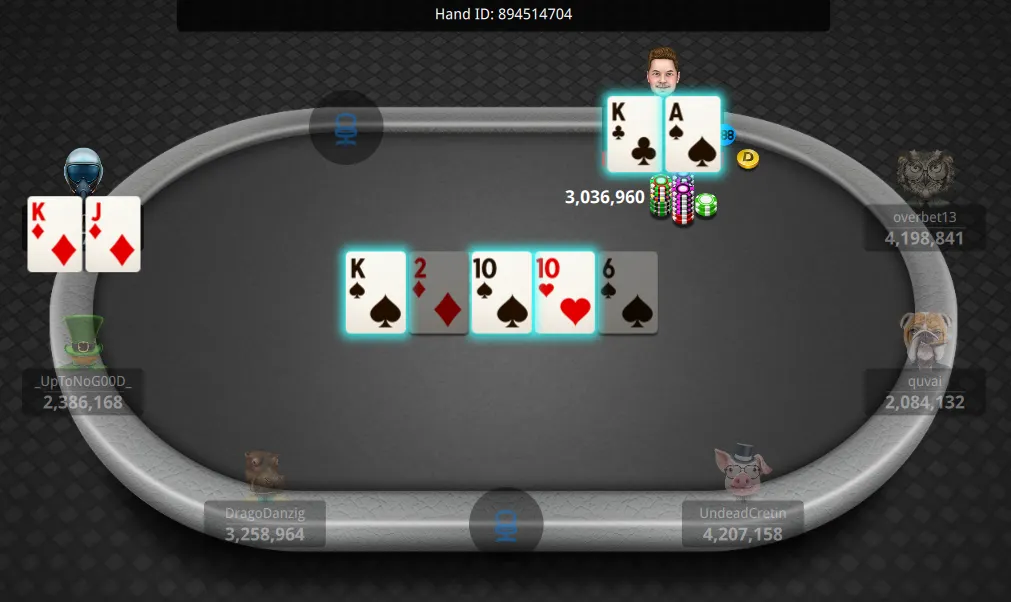1011x602 pixels.
Task: Select the 6 of spades board card
Action: (x=628, y=292)
